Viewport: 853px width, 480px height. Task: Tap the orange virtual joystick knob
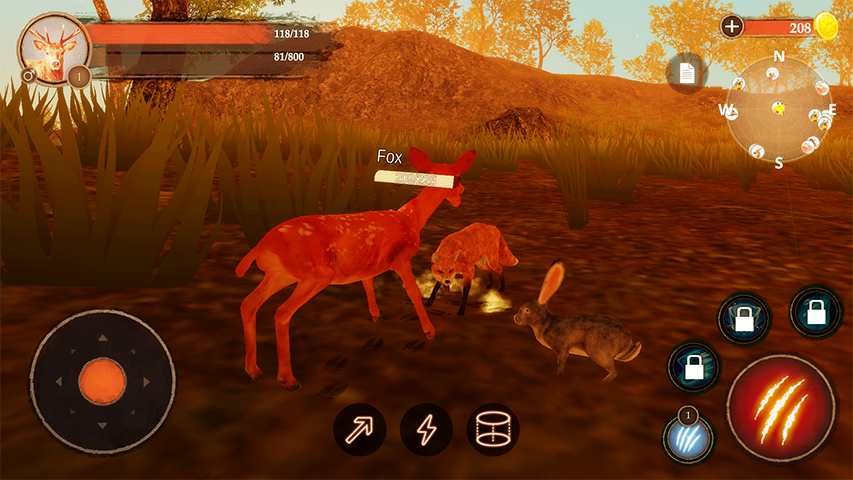pyautogui.click(x=102, y=381)
